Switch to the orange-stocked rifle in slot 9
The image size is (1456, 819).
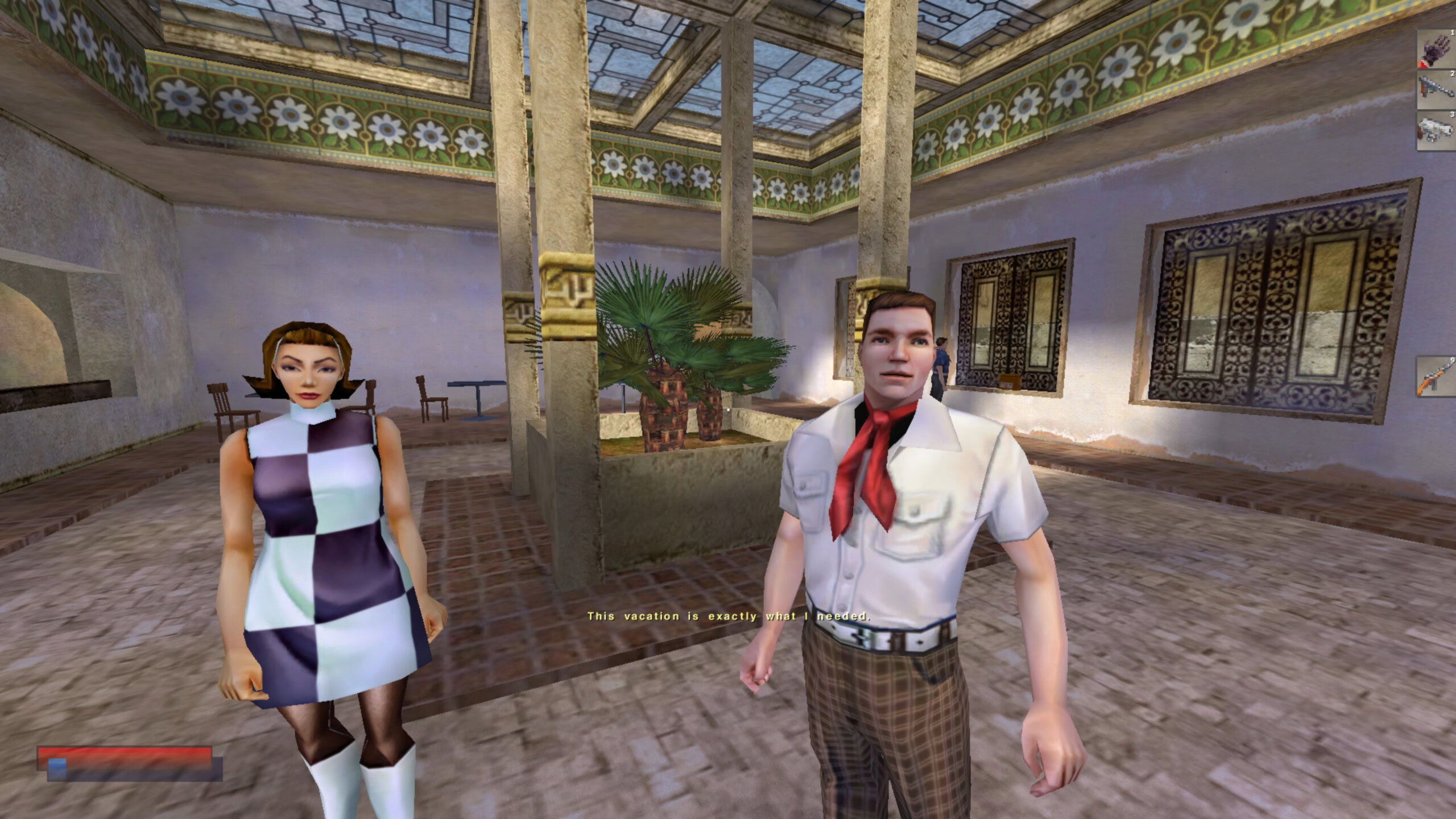(1437, 377)
